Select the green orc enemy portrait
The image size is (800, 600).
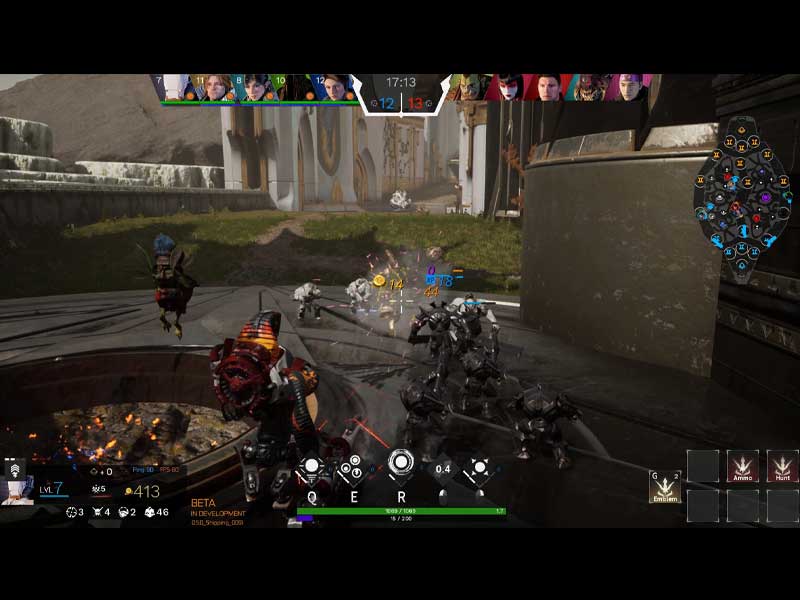tap(470, 87)
